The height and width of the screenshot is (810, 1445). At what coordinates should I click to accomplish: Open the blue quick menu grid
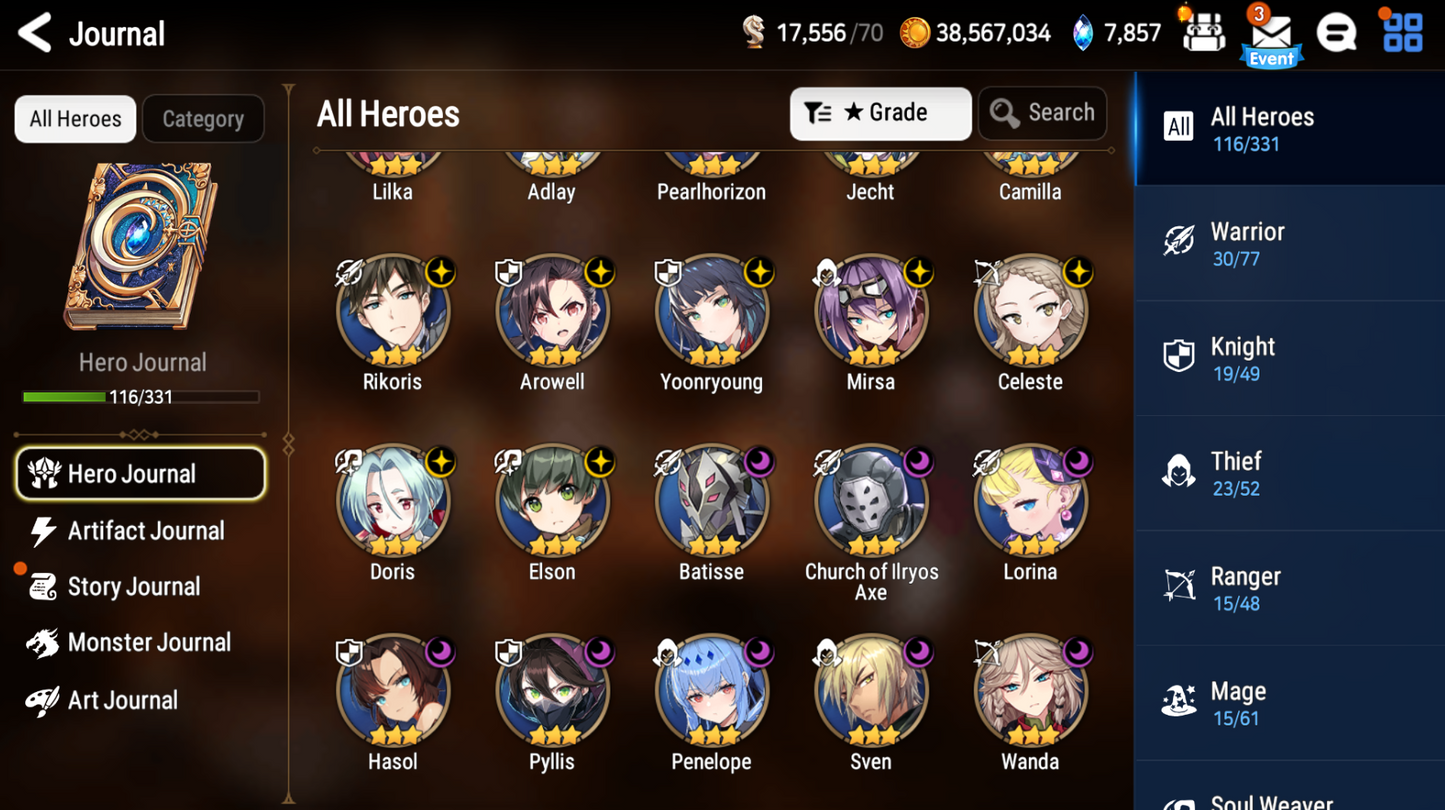click(1402, 31)
